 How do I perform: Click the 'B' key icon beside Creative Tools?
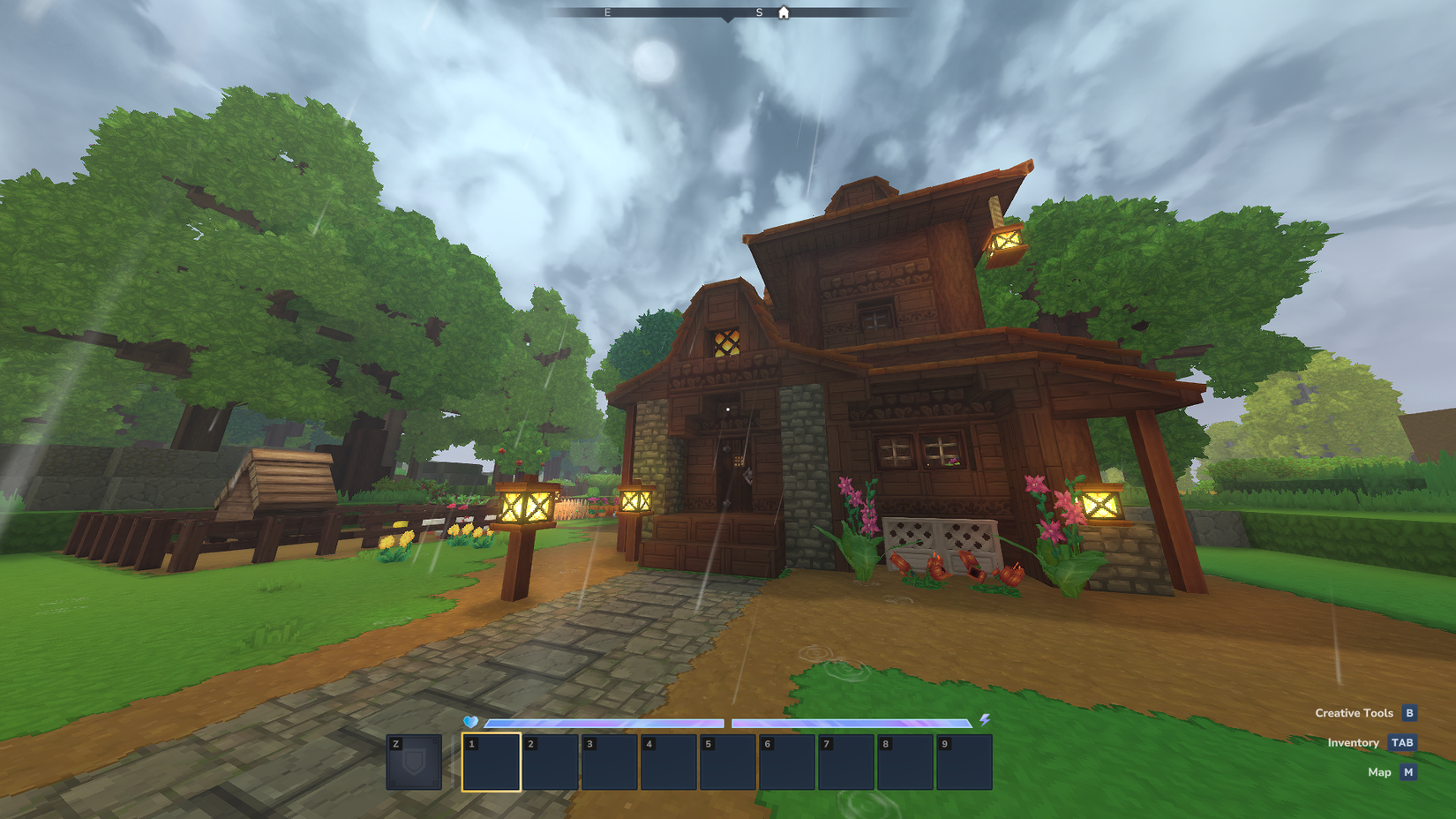click(1409, 713)
